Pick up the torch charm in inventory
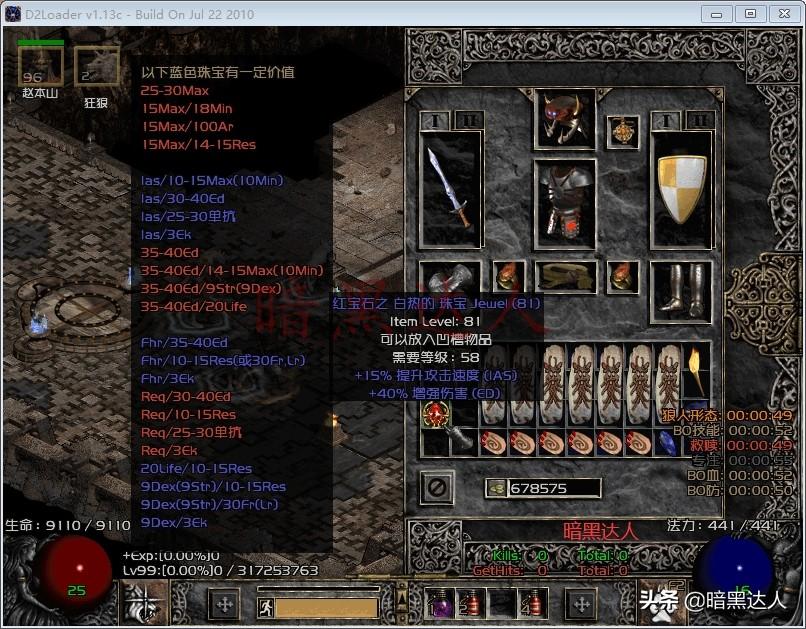Viewport: 806px width, 629px height. point(696,371)
